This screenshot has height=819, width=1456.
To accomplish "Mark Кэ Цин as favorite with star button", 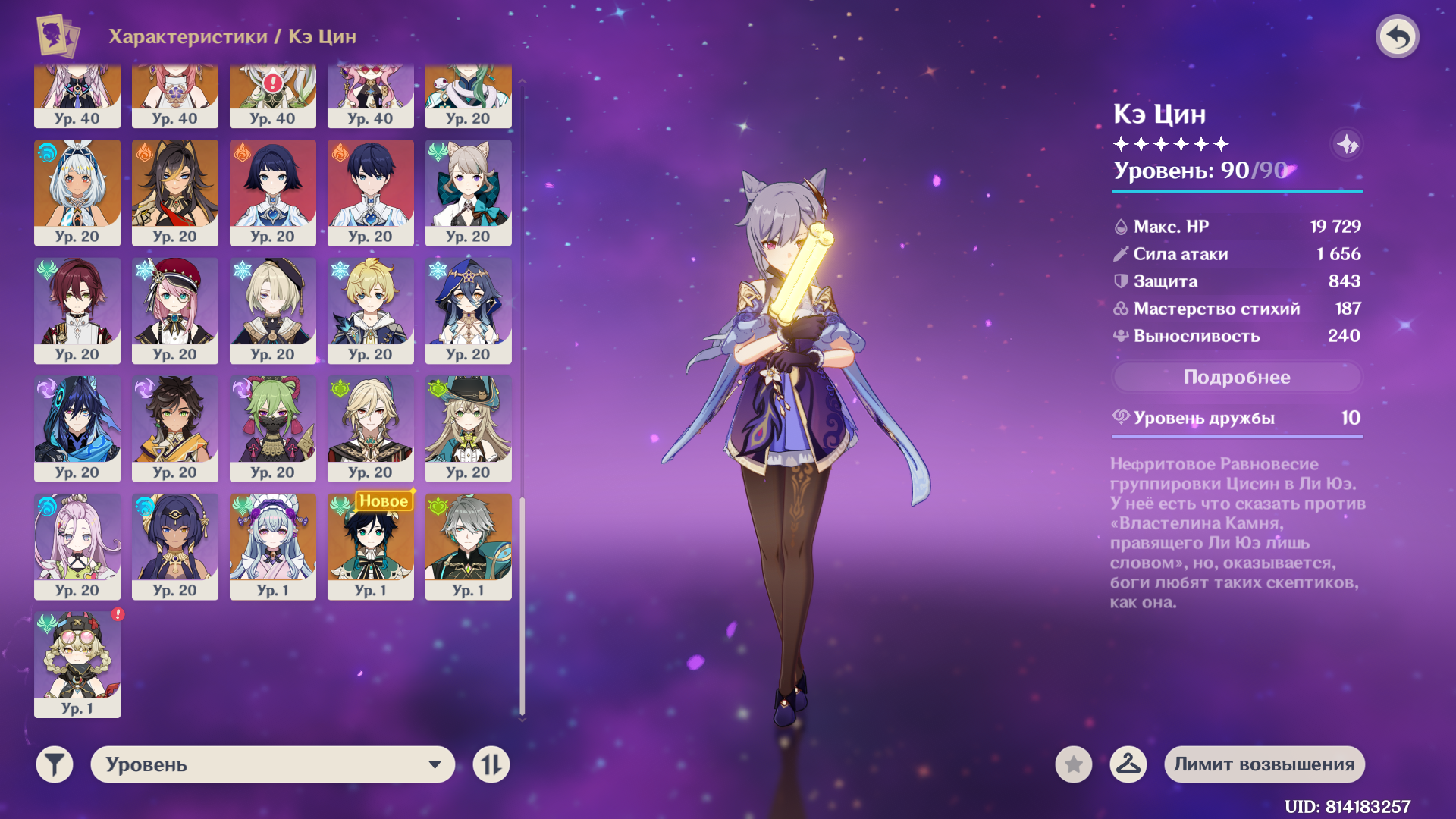I will (1073, 764).
